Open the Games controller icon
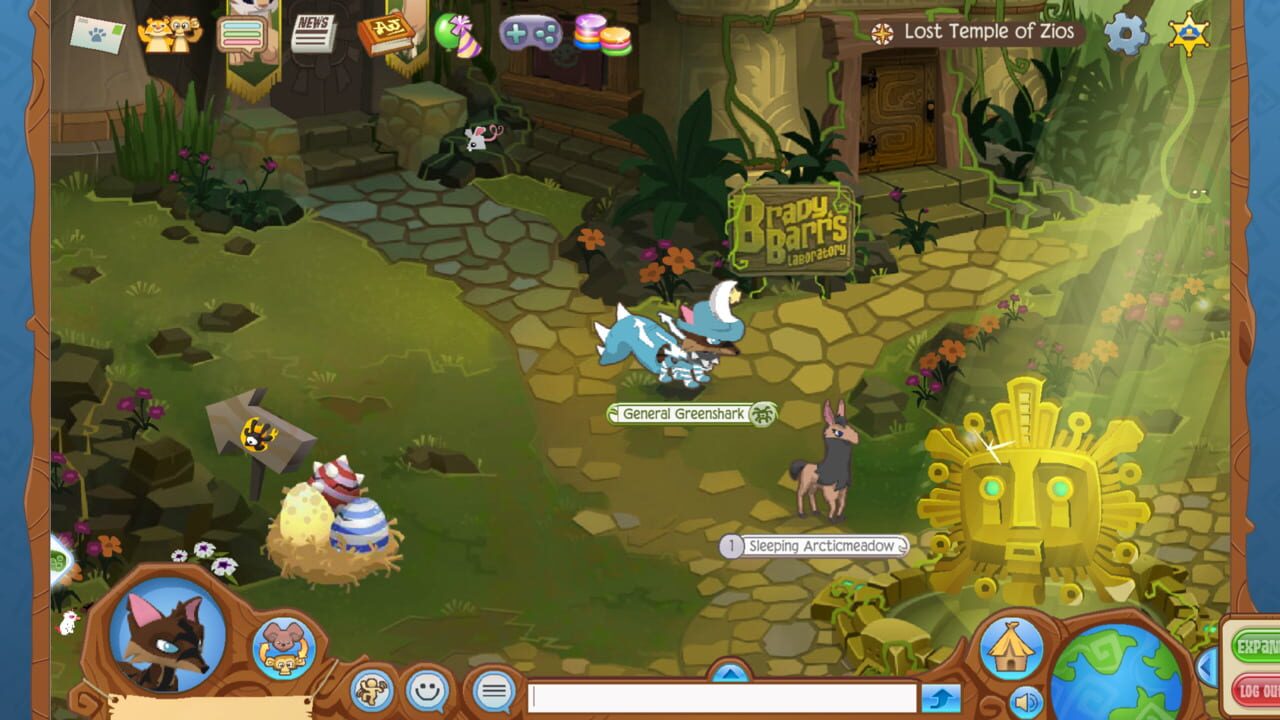1280x720 pixels. click(x=530, y=34)
